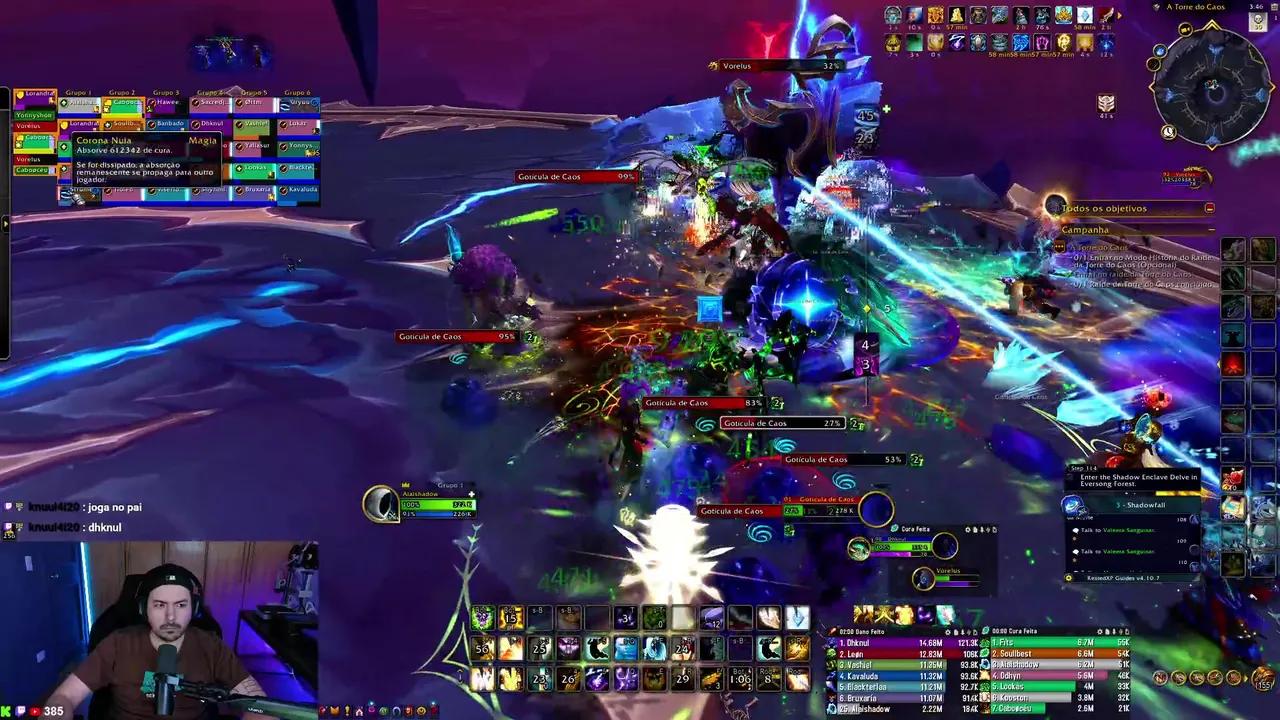Expand the A Torre do Caos quest entry

pos(1098,247)
